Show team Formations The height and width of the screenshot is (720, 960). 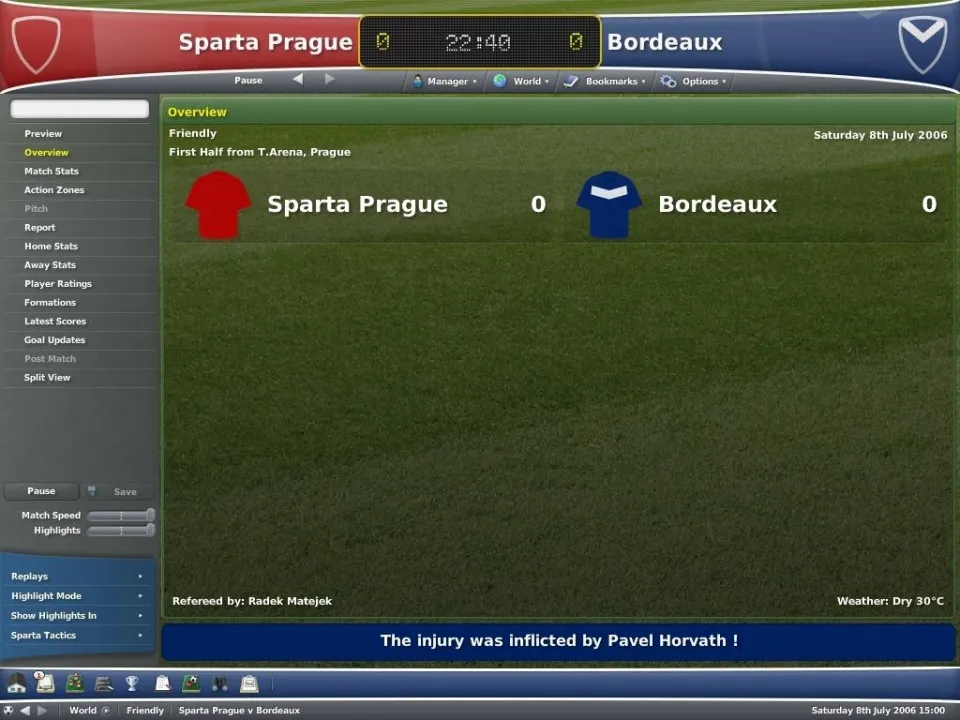50,302
